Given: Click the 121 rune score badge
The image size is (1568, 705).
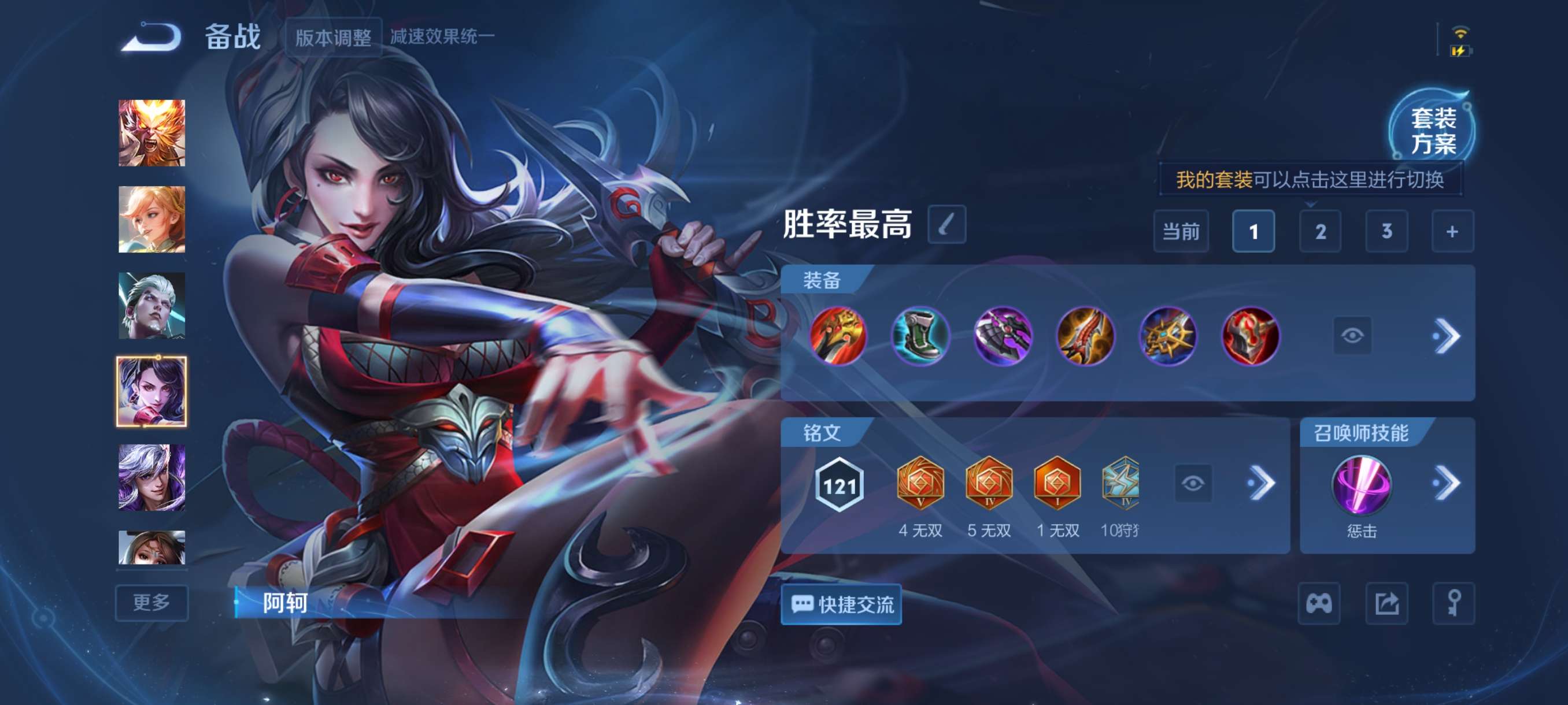Looking at the screenshot, I should 840,484.
